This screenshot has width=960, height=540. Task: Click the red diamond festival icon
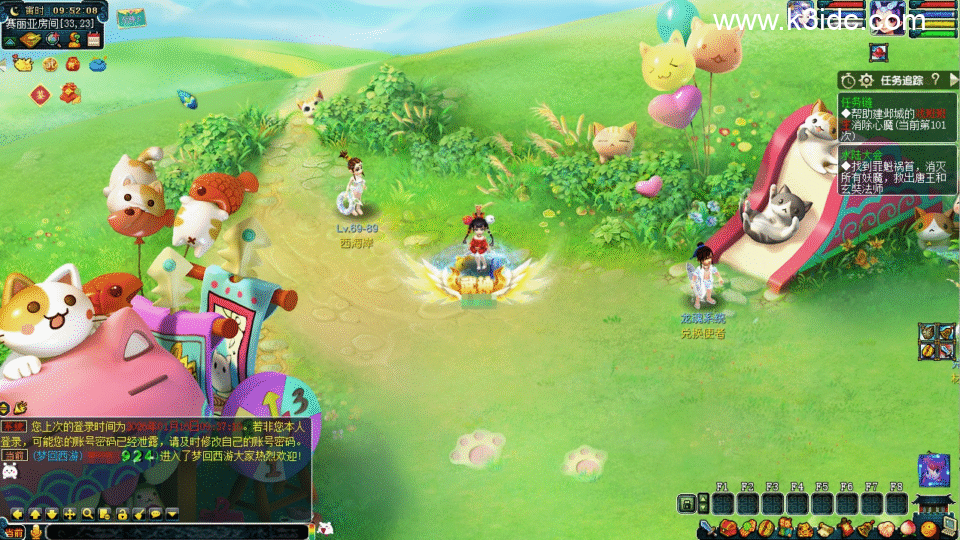[x=40, y=94]
